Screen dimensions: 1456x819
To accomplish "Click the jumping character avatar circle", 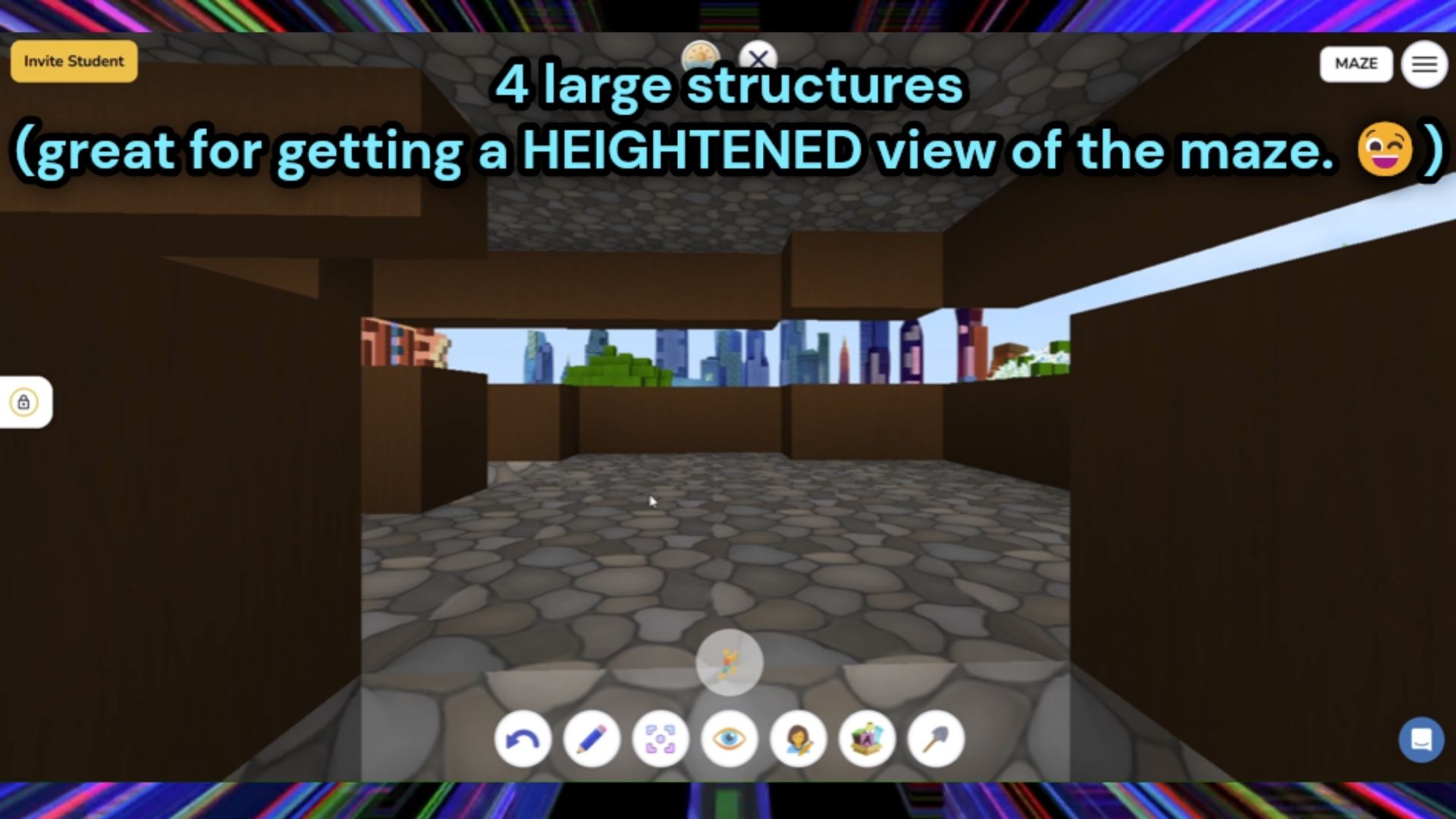I will point(729,662).
